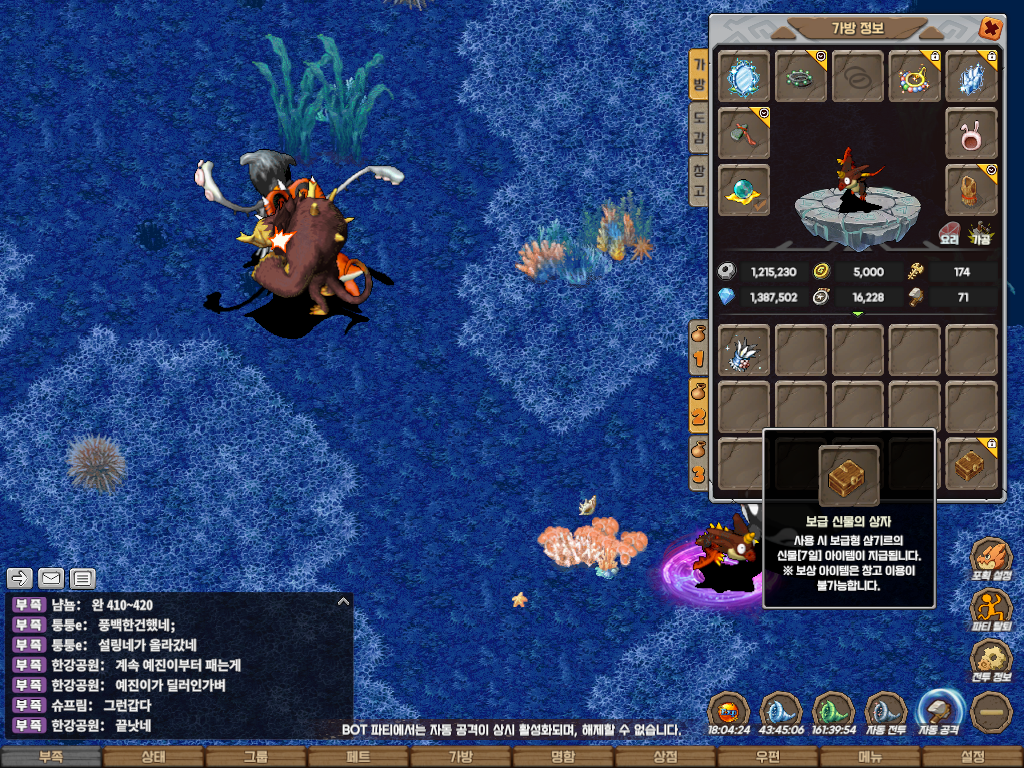Open the 펫 pet menu
This screenshot has height=768, width=1024.
(357, 757)
